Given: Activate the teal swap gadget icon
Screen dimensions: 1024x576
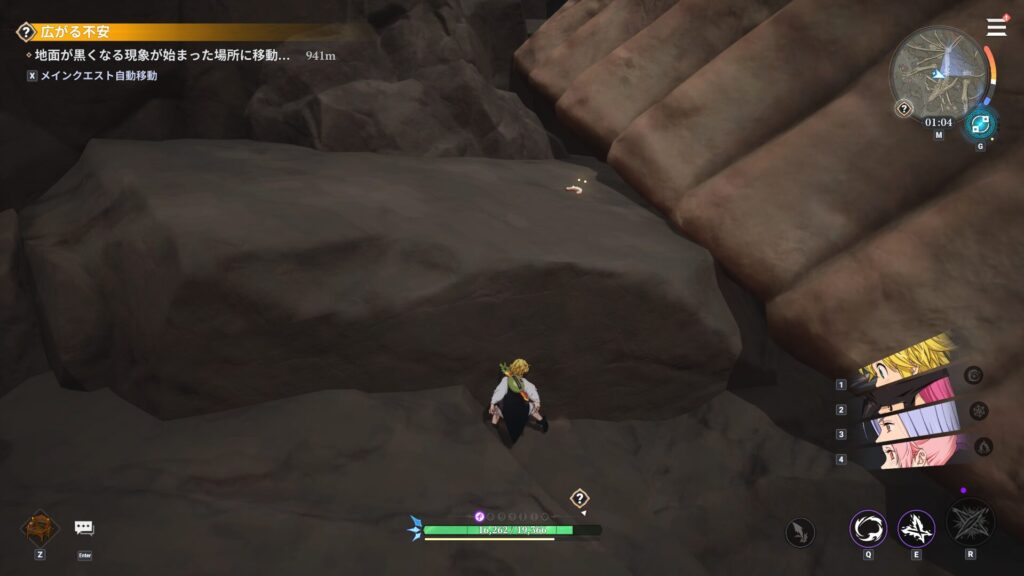Looking at the screenshot, I should pyautogui.click(x=979, y=125).
